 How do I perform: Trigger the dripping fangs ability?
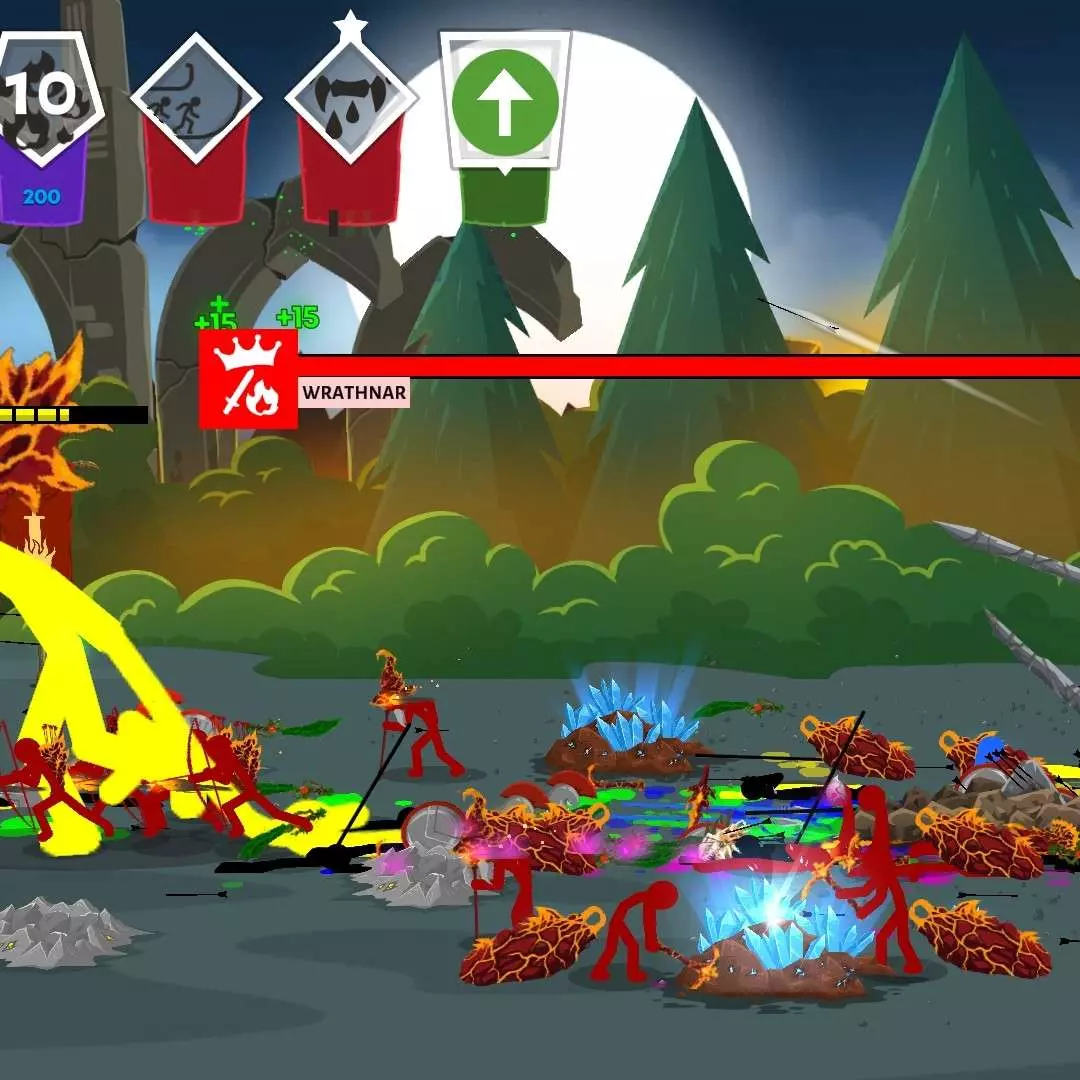coord(351,100)
